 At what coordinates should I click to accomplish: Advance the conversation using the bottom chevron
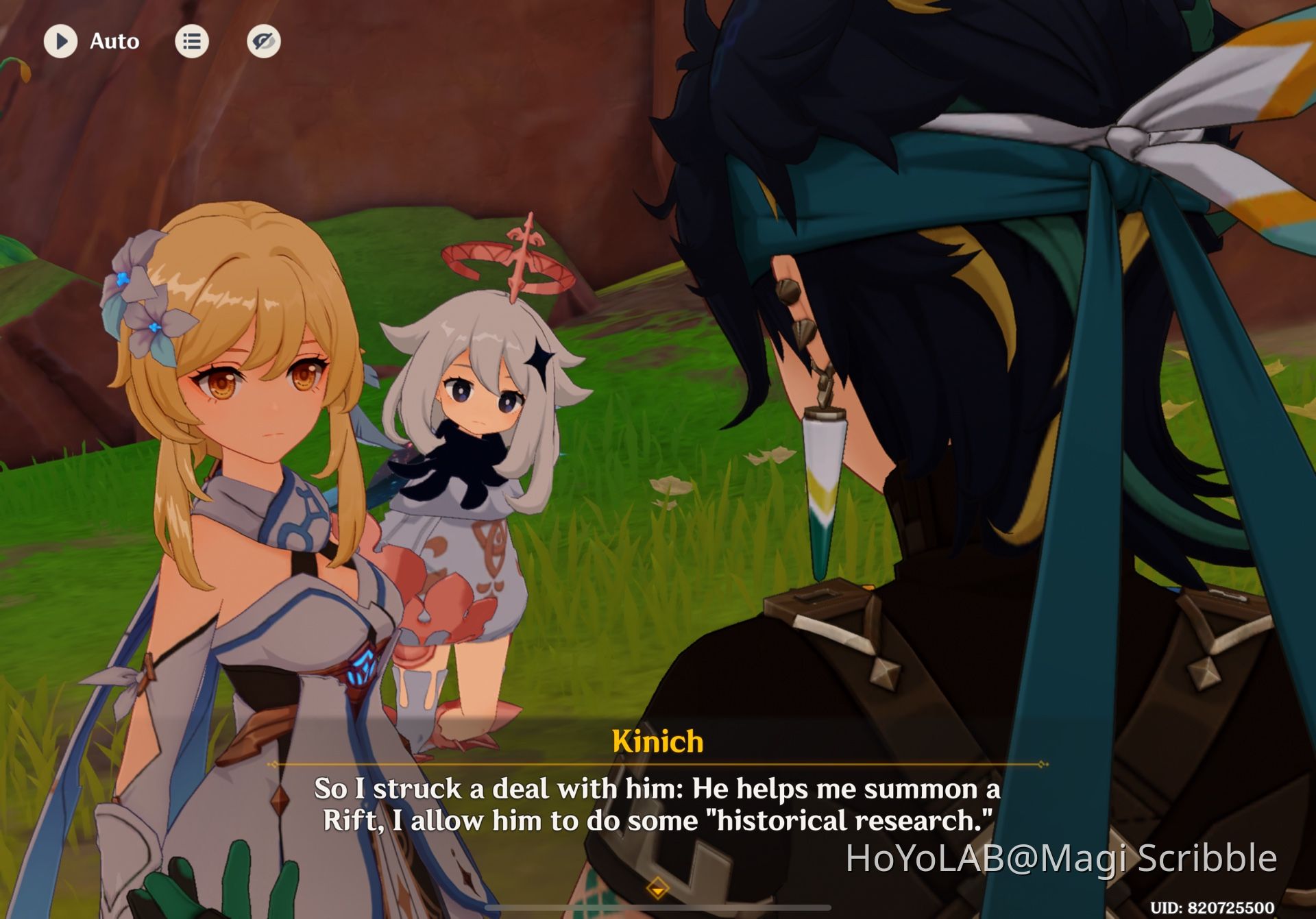pyautogui.click(x=658, y=886)
